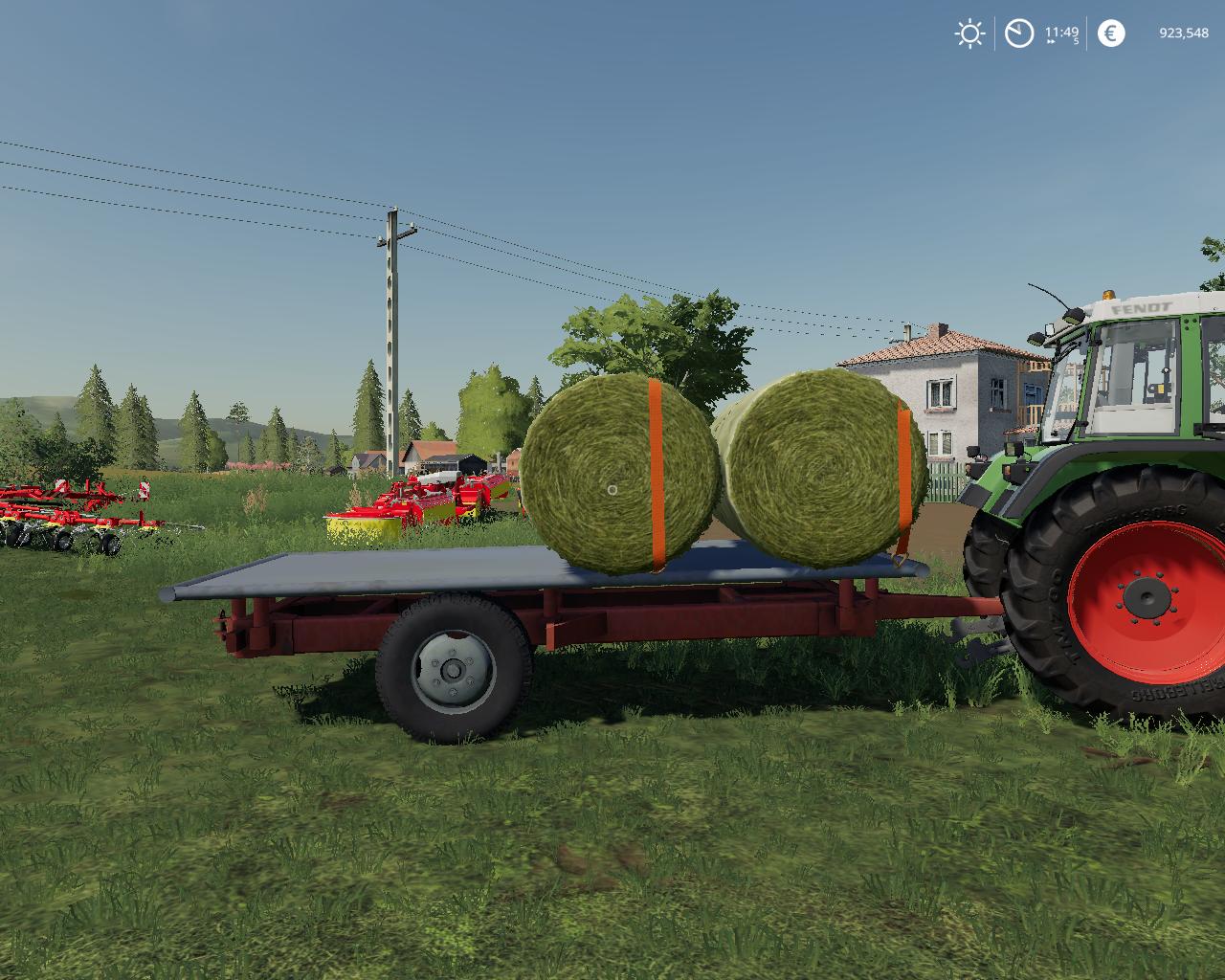
Task: Click the euro money icon
Action: [x=1110, y=34]
